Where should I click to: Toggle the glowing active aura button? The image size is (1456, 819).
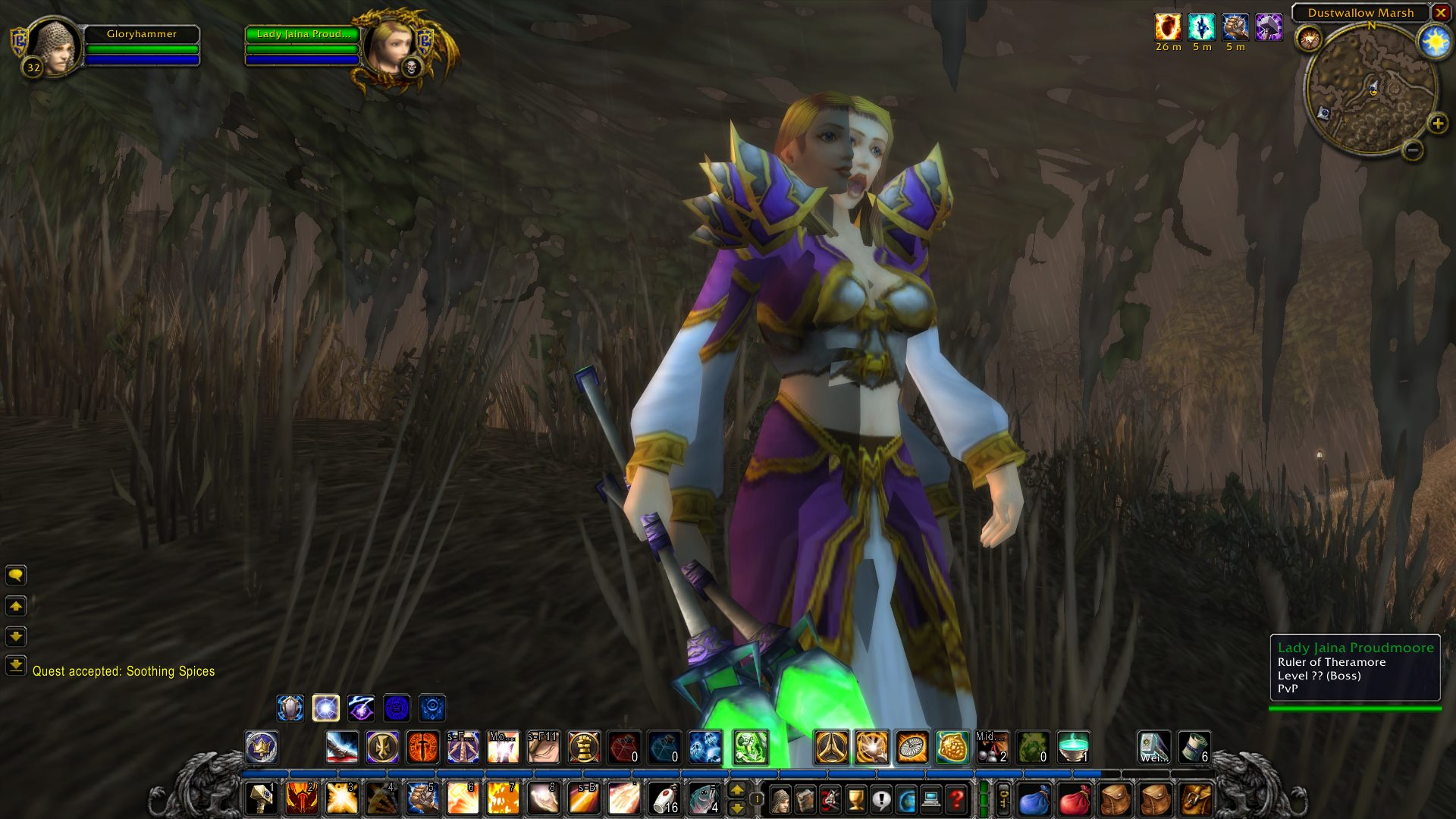[x=326, y=709]
